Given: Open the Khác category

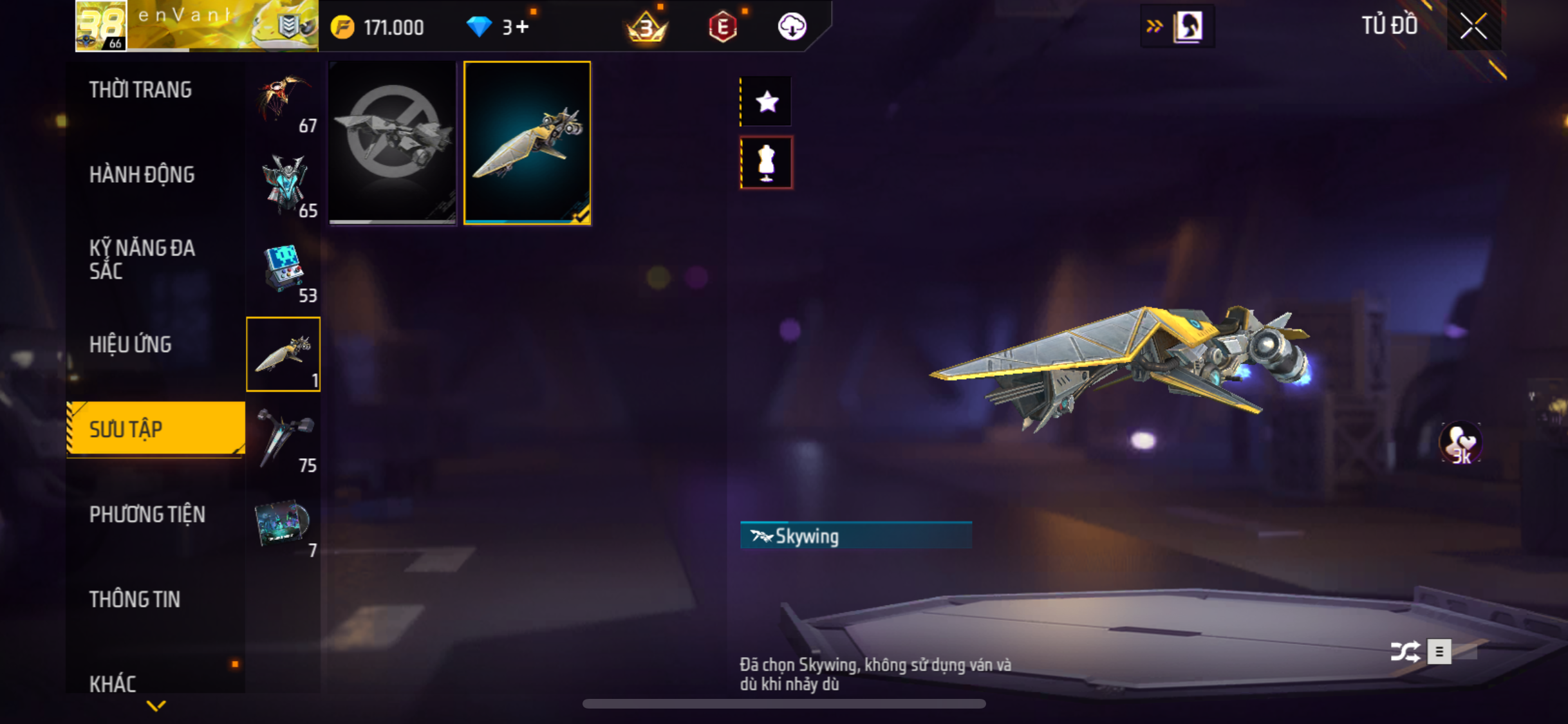Looking at the screenshot, I should tap(113, 683).
